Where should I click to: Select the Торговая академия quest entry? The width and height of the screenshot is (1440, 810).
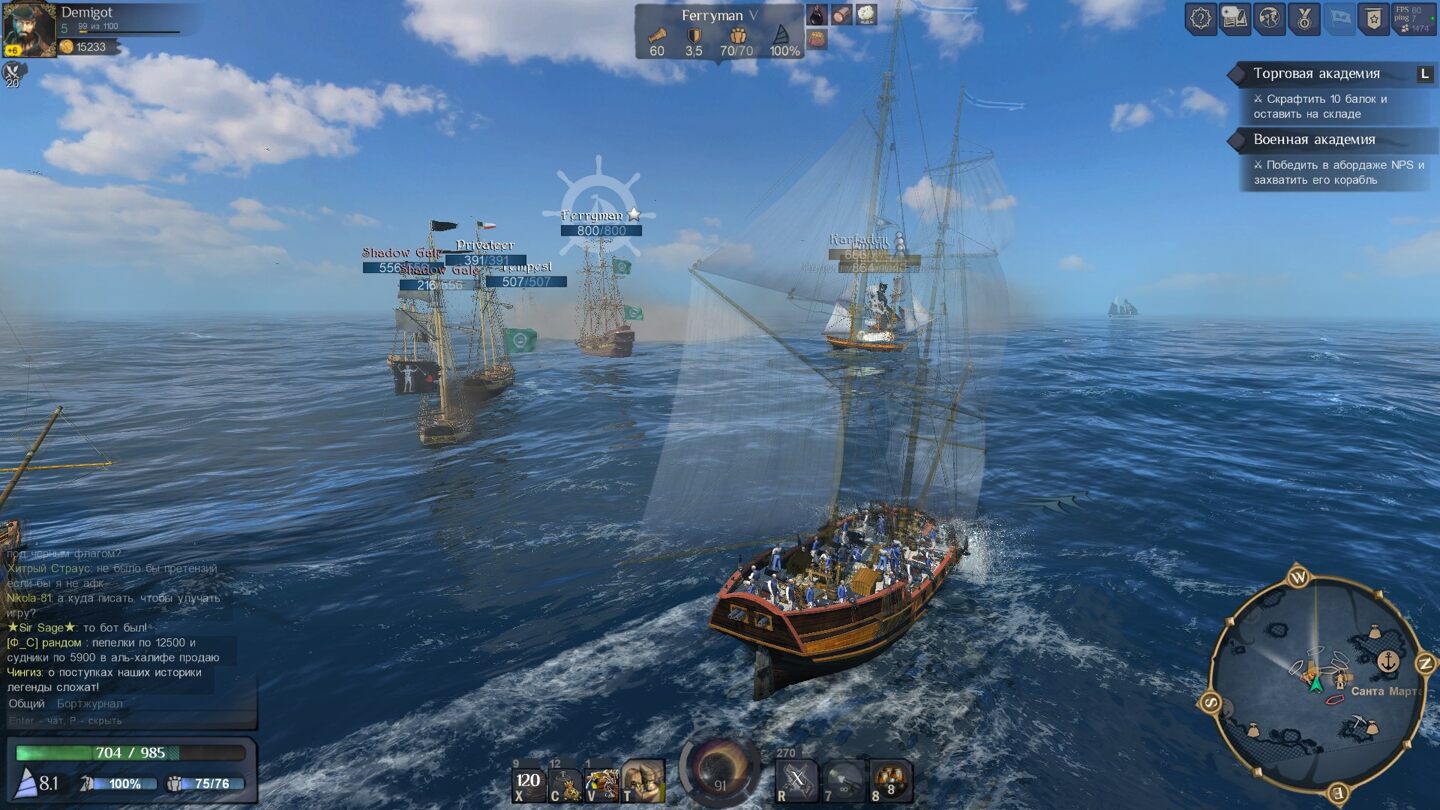[x=1316, y=73]
